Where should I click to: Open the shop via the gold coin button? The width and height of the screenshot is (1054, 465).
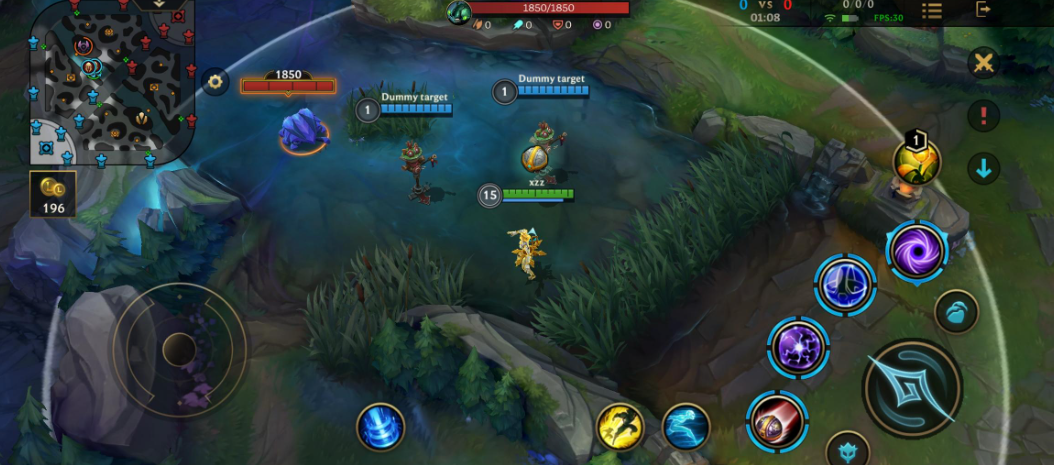click(52, 193)
